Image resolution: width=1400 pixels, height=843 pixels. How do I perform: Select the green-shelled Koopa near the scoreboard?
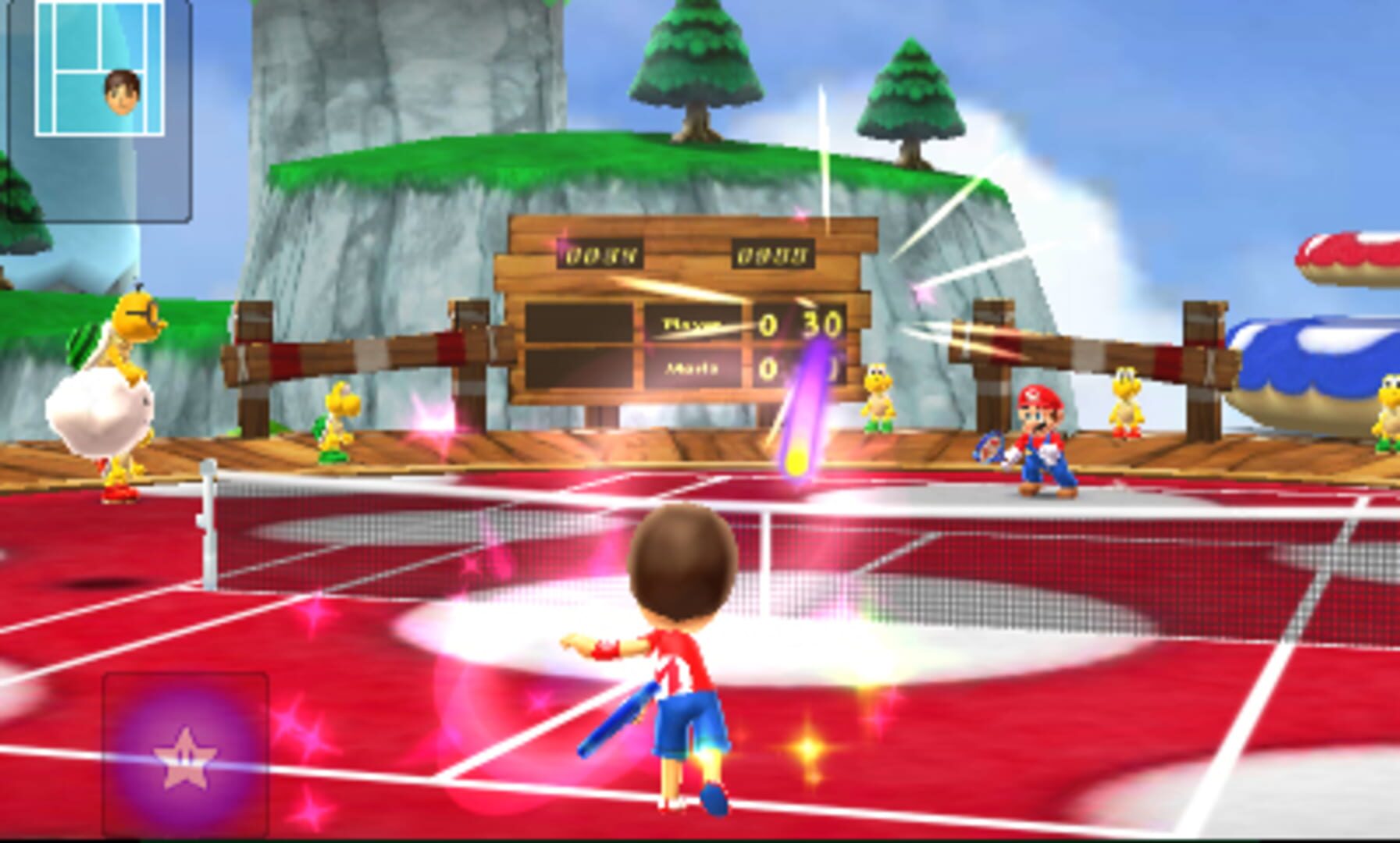336,421
